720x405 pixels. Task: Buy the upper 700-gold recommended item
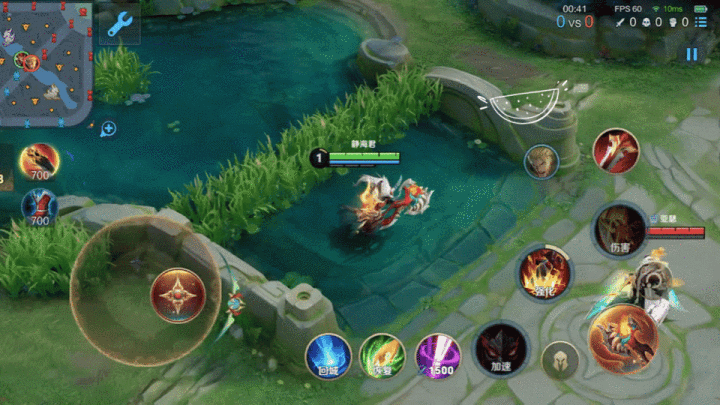pyautogui.click(x=40, y=161)
